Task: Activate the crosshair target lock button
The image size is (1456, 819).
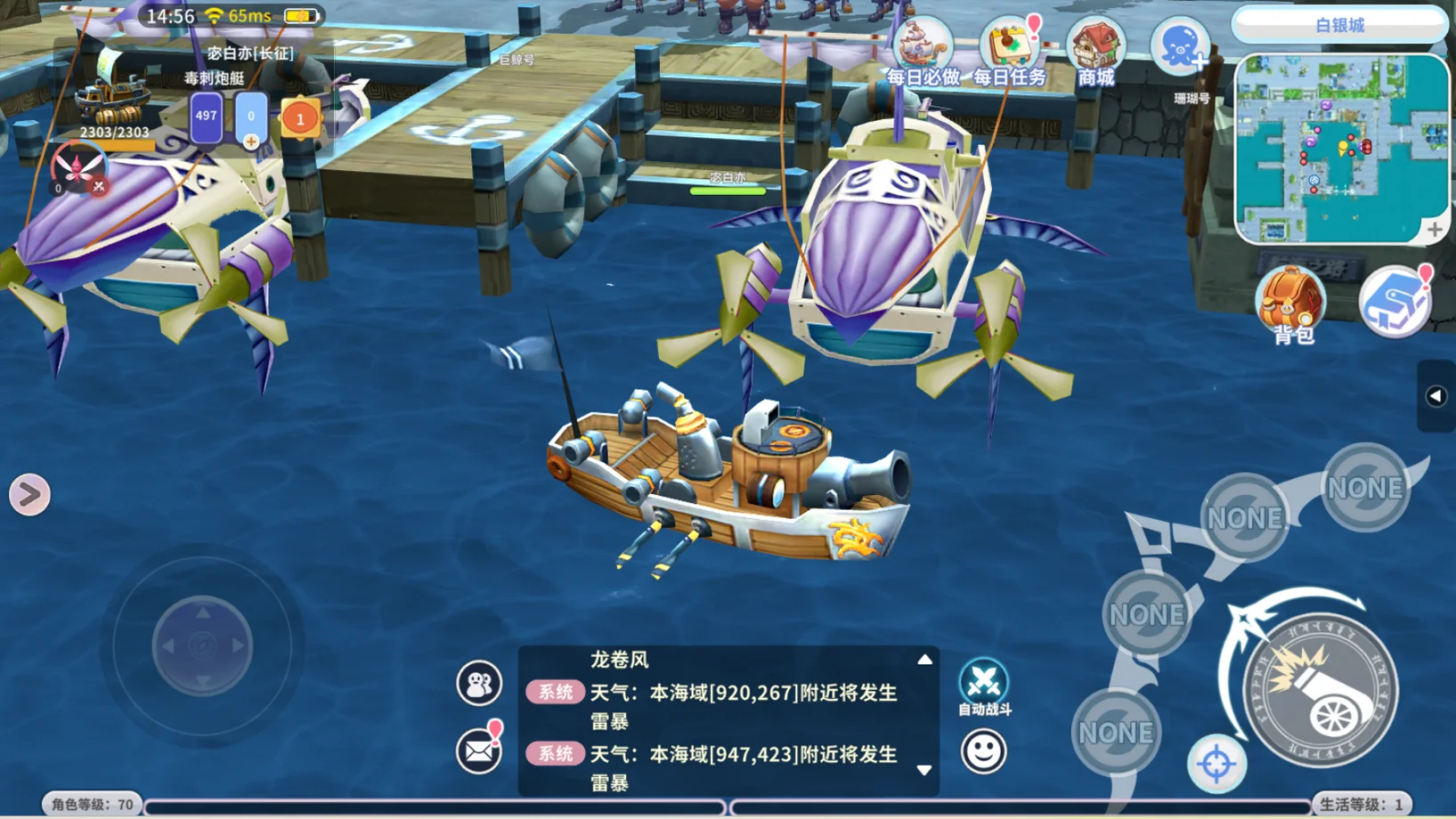Action: pyautogui.click(x=1216, y=764)
